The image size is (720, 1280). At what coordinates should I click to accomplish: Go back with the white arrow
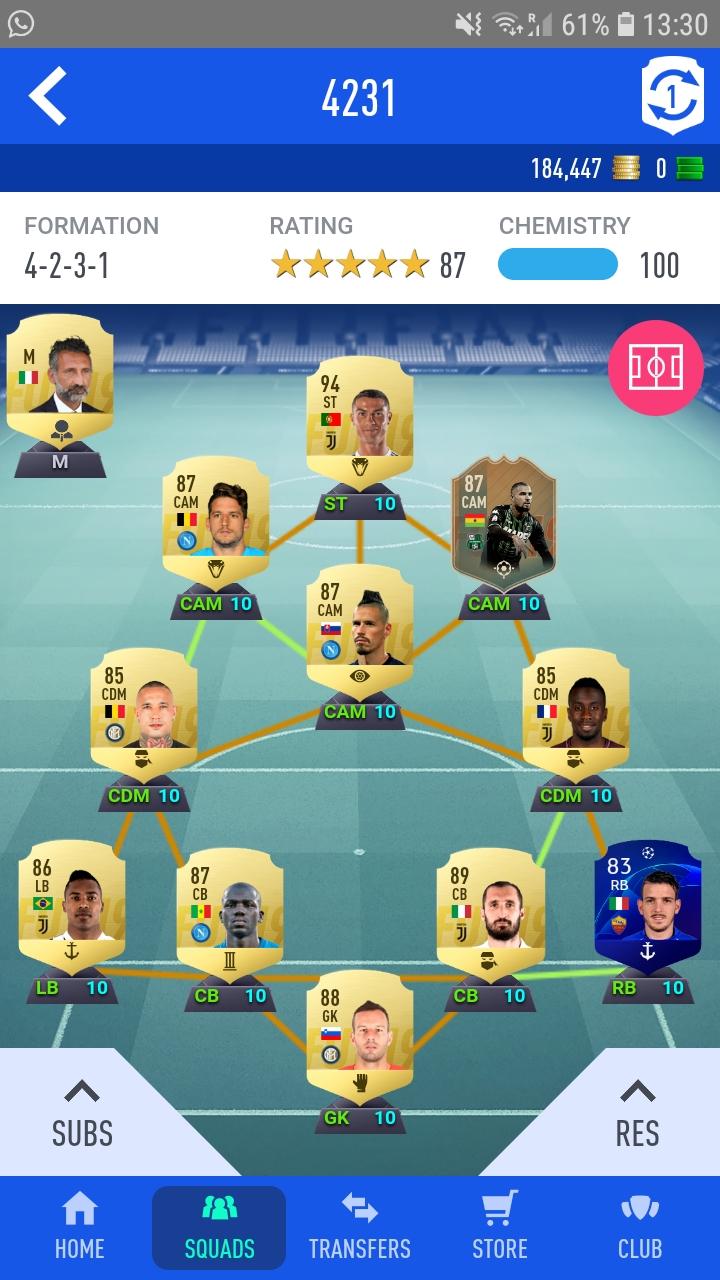[48, 96]
